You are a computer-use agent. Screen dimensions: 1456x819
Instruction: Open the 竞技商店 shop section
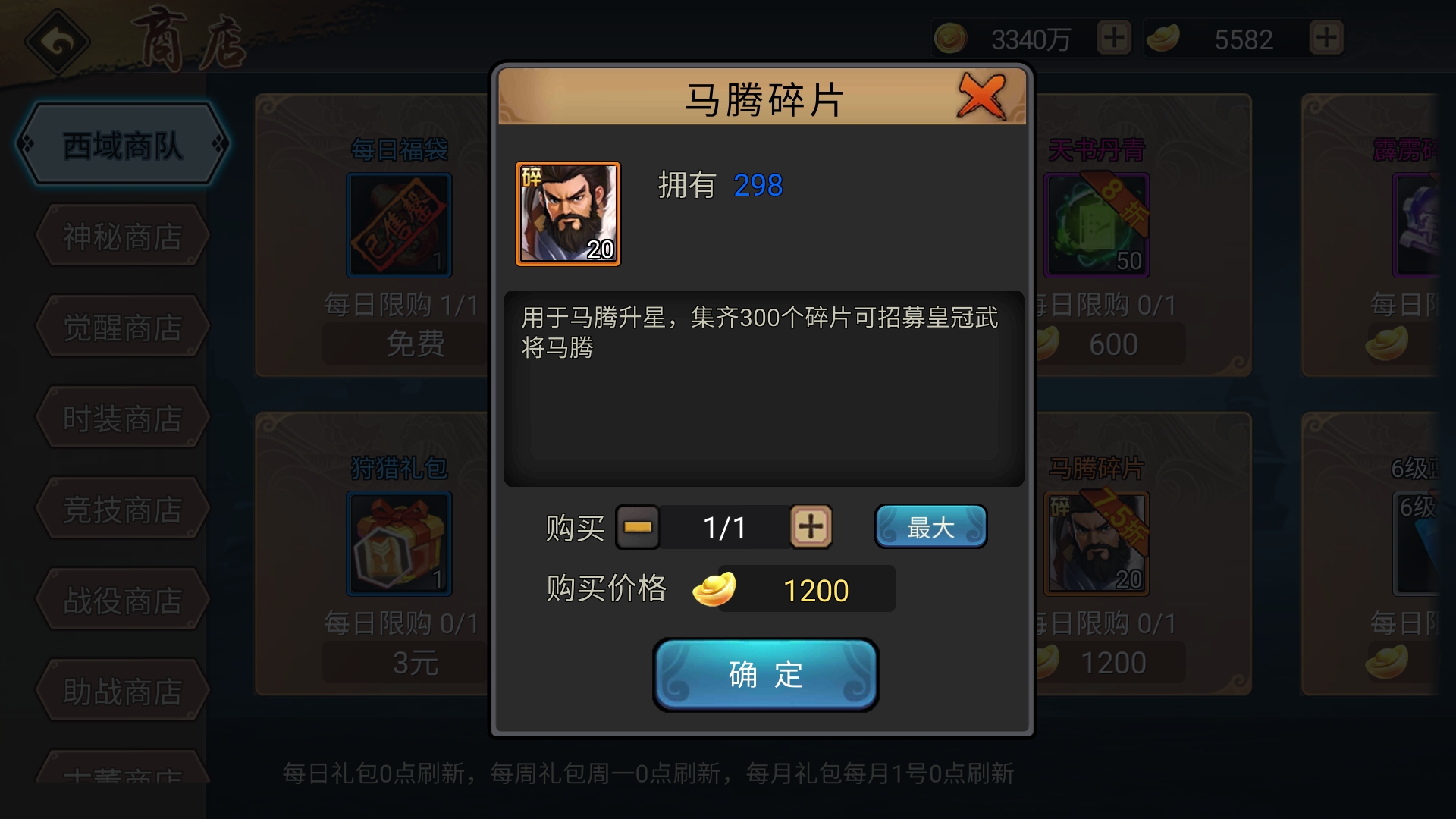(121, 508)
